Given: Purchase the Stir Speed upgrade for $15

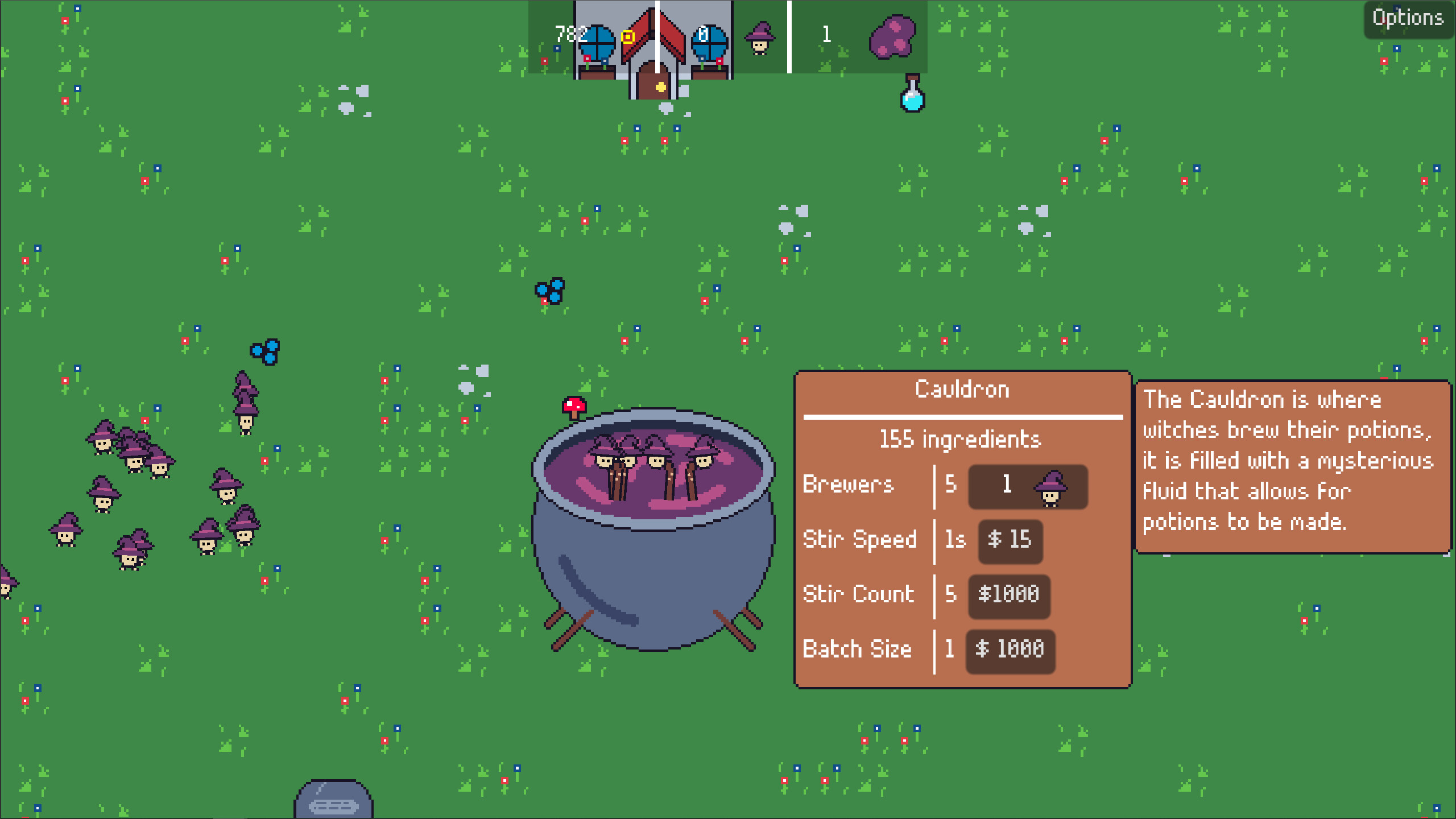Looking at the screenshot, I should tap(1010, 541).
